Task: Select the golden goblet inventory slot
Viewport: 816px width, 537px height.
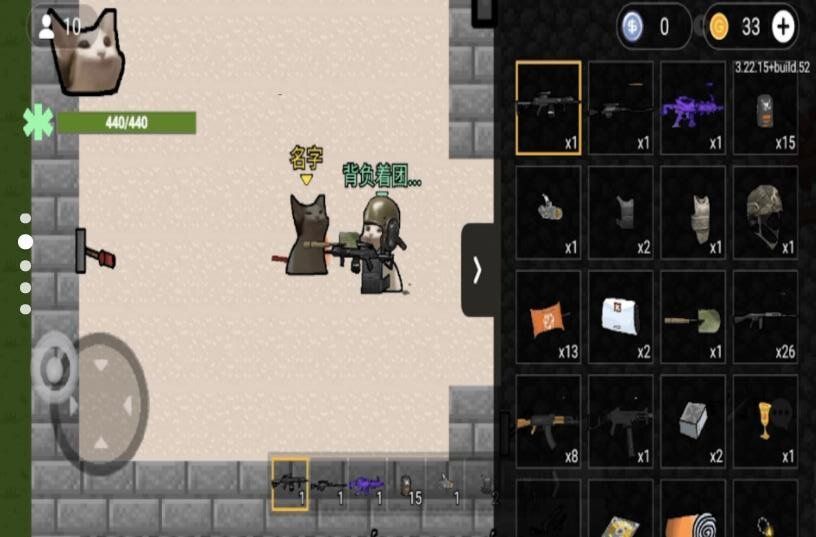Action: pyautogui.click(x=765, y=421)
